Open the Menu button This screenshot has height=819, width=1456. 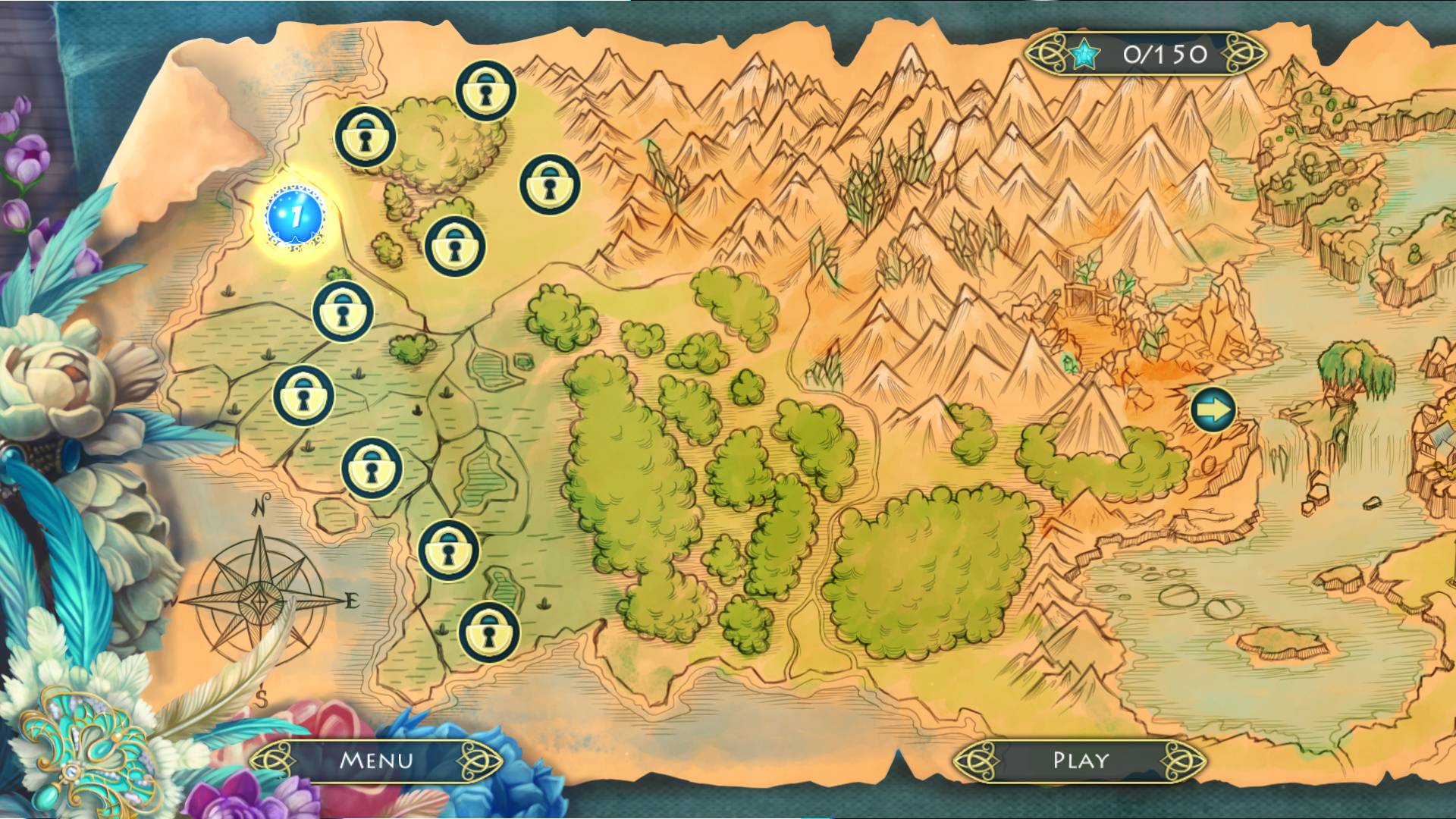point(376,760)
